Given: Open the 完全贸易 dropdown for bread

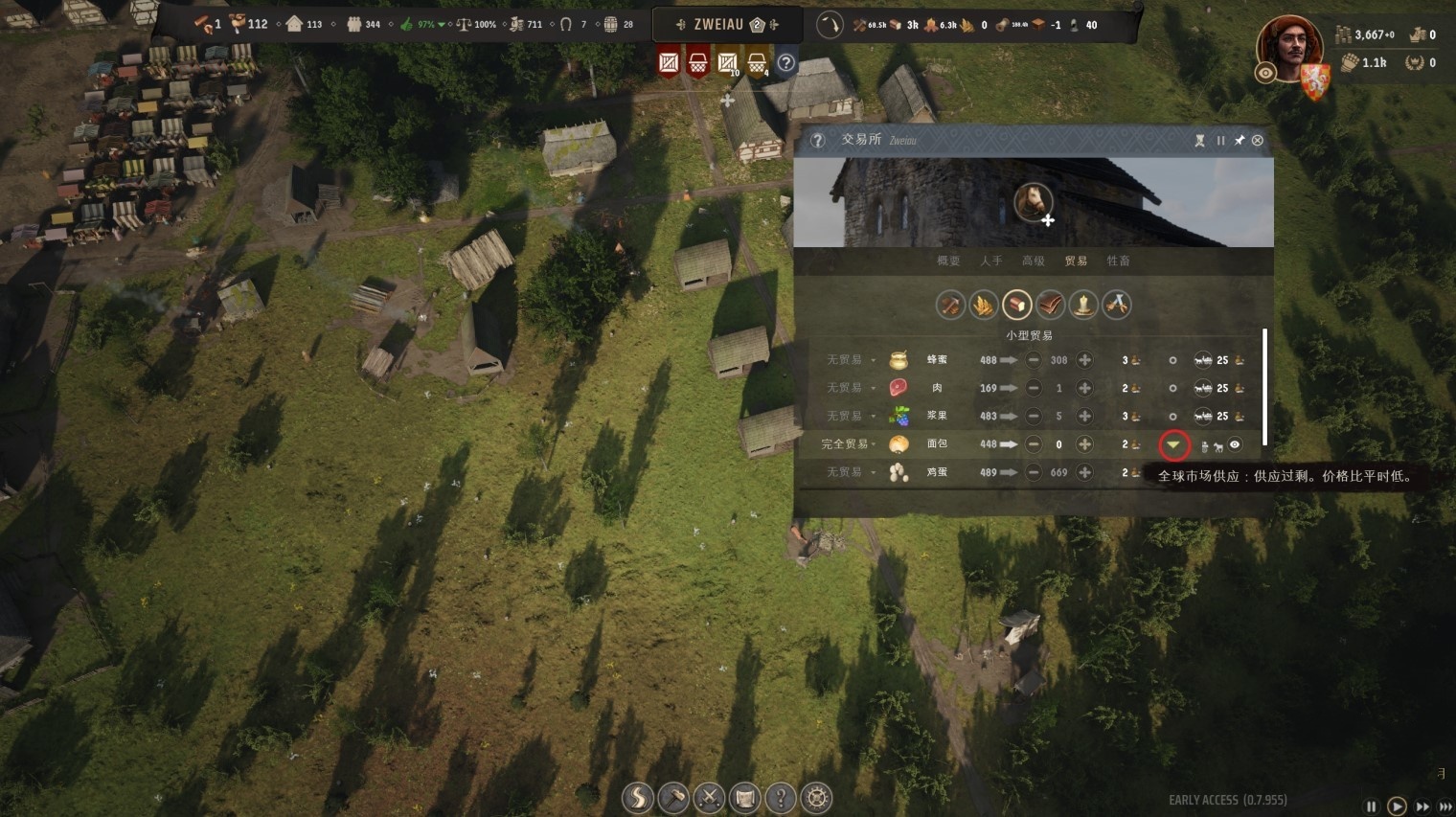Looking at the screenshot, I should 847,444.
